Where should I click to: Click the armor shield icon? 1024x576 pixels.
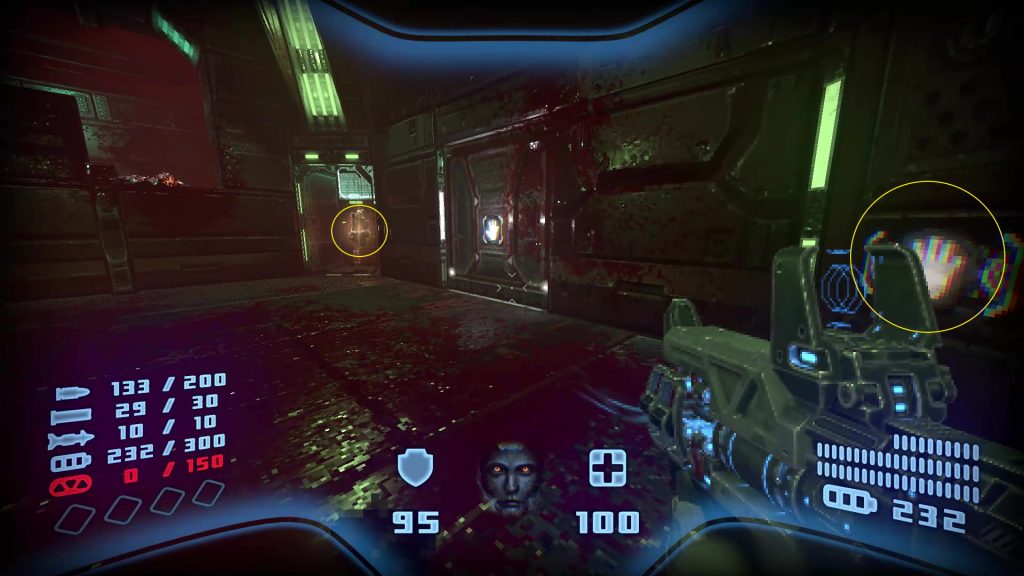pyautogui.click(x=413, y=467)
